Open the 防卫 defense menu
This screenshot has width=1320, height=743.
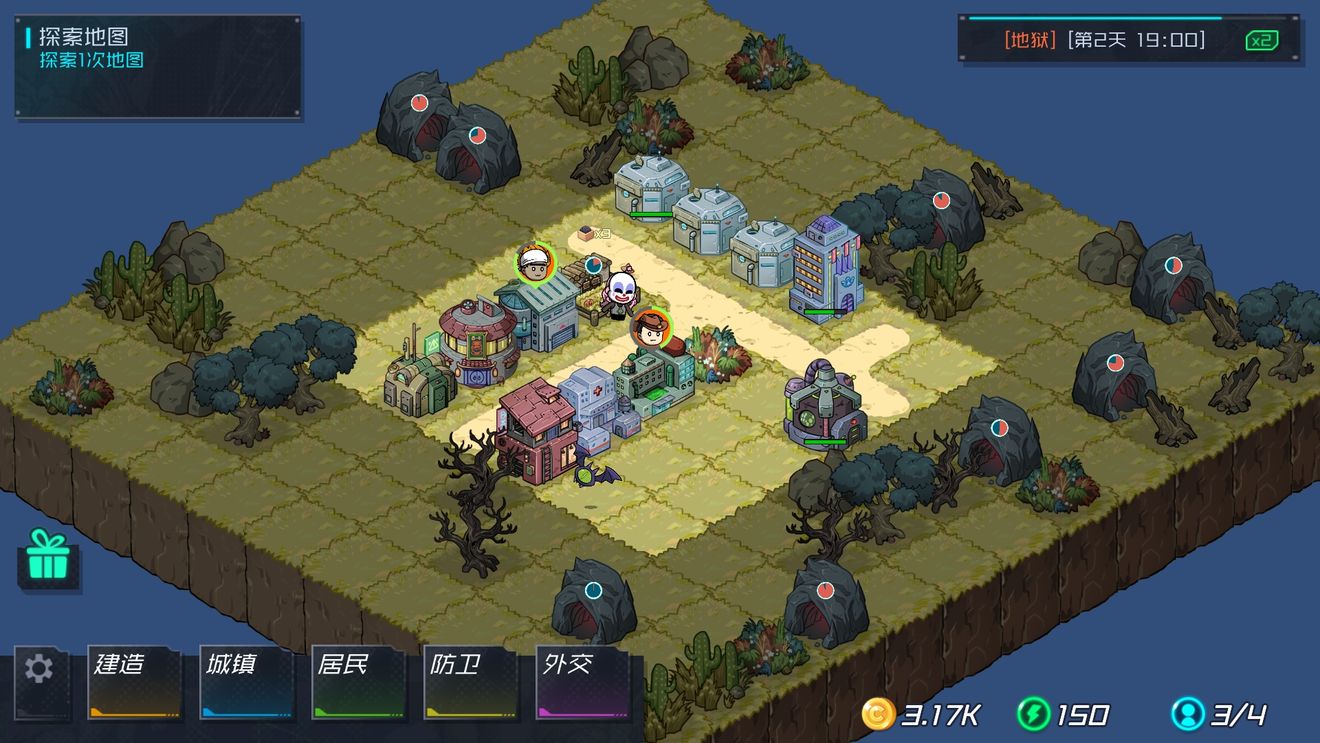point(471,683)
